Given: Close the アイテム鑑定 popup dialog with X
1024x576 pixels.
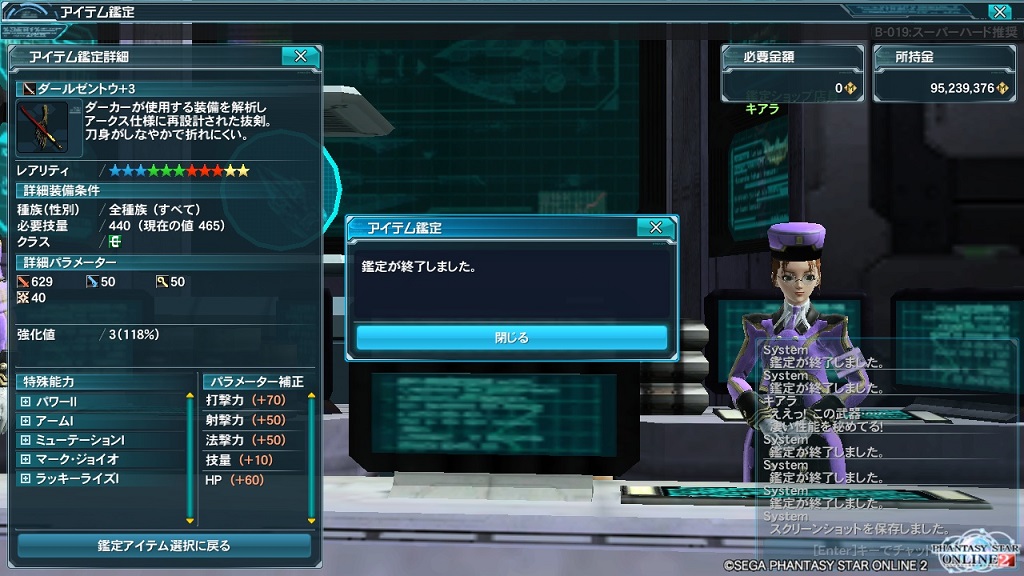Looking at the screenshot, I should pyautogui.click(x=655, y=228).
